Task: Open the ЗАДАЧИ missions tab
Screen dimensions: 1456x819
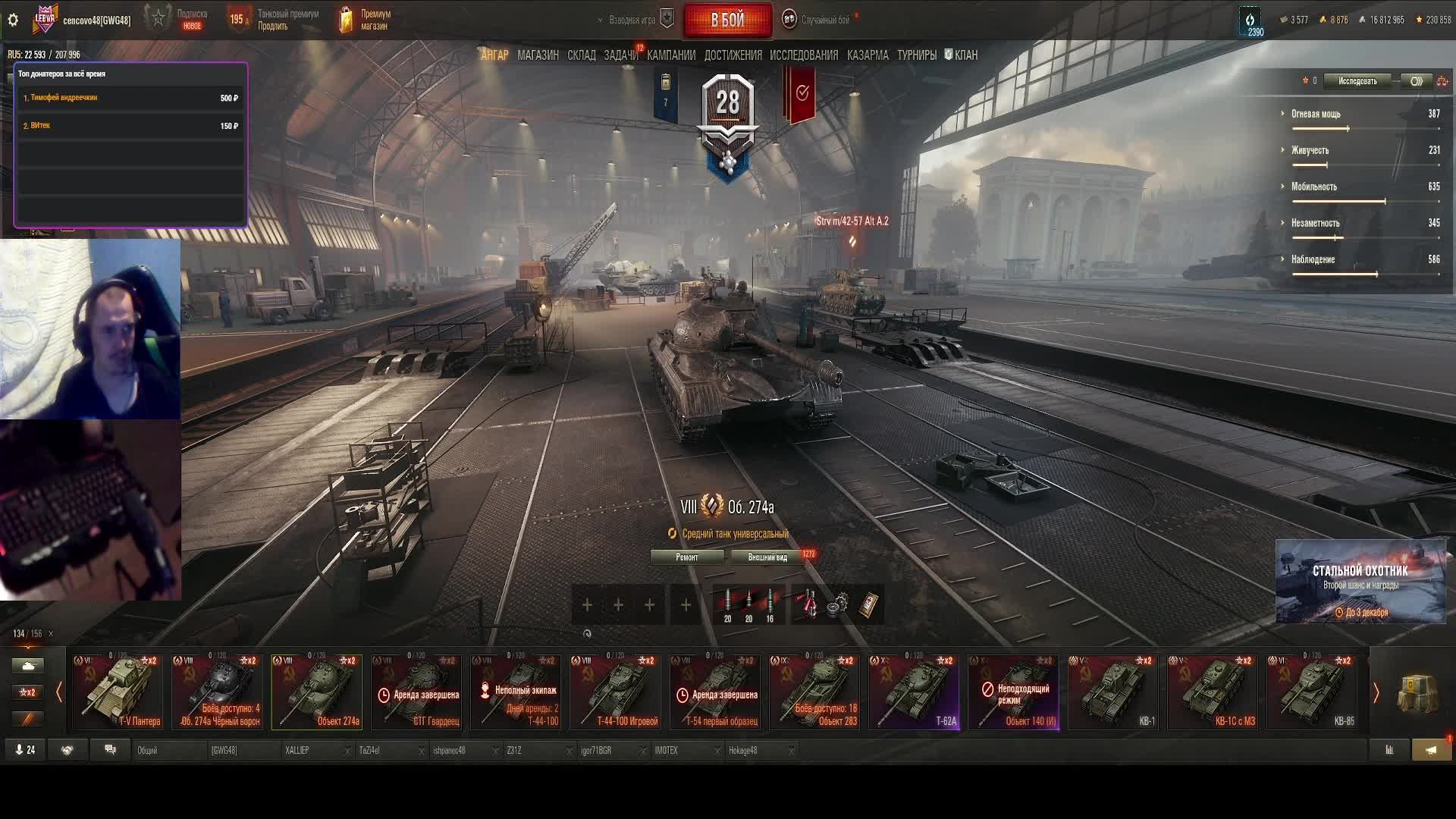Action: pyautogui.click(x=621, y=55)
